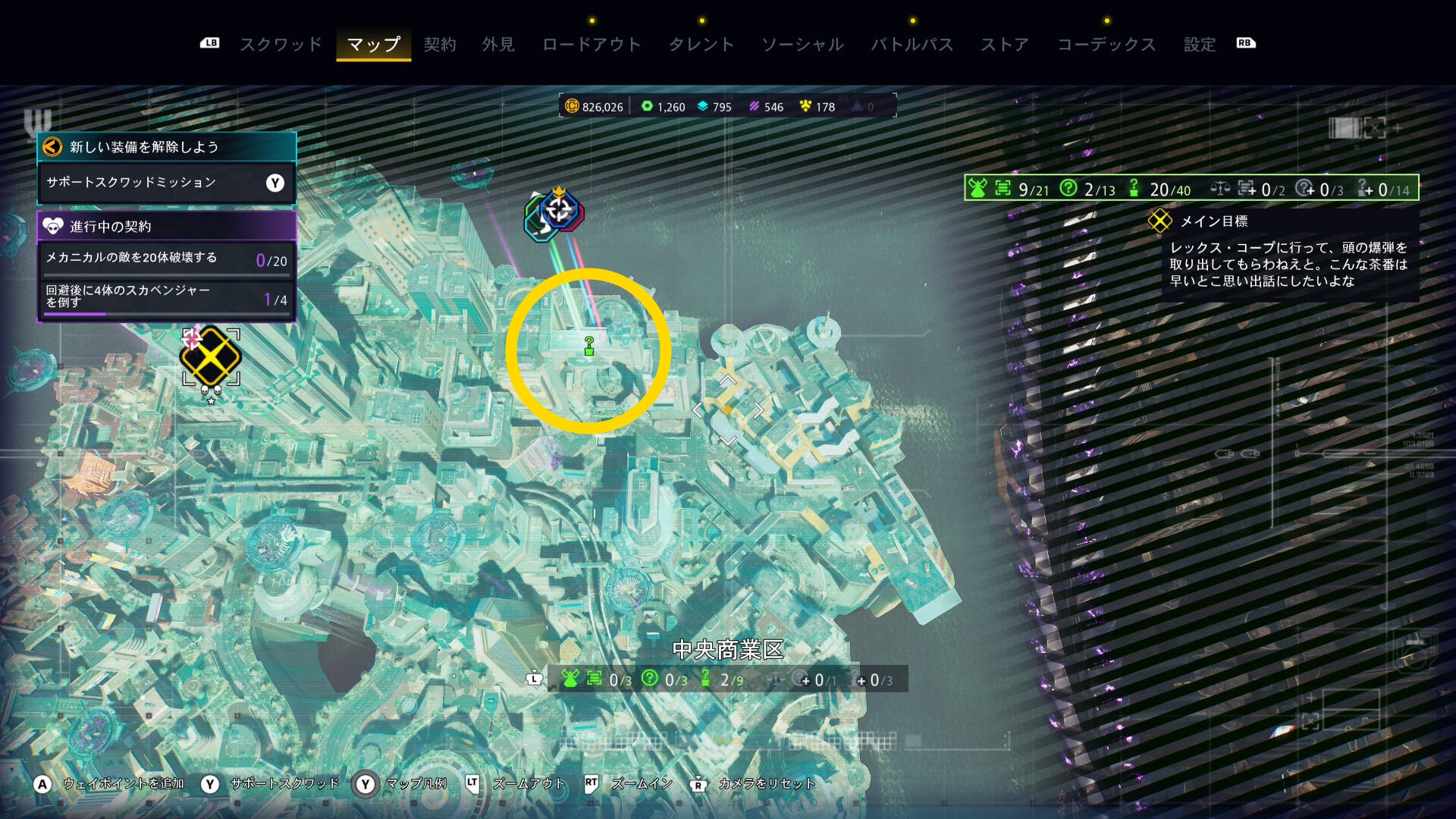Switch to the タレント tab
Image resolution: width=1456 pixels, height=819 pixels.
click(701, 45)
